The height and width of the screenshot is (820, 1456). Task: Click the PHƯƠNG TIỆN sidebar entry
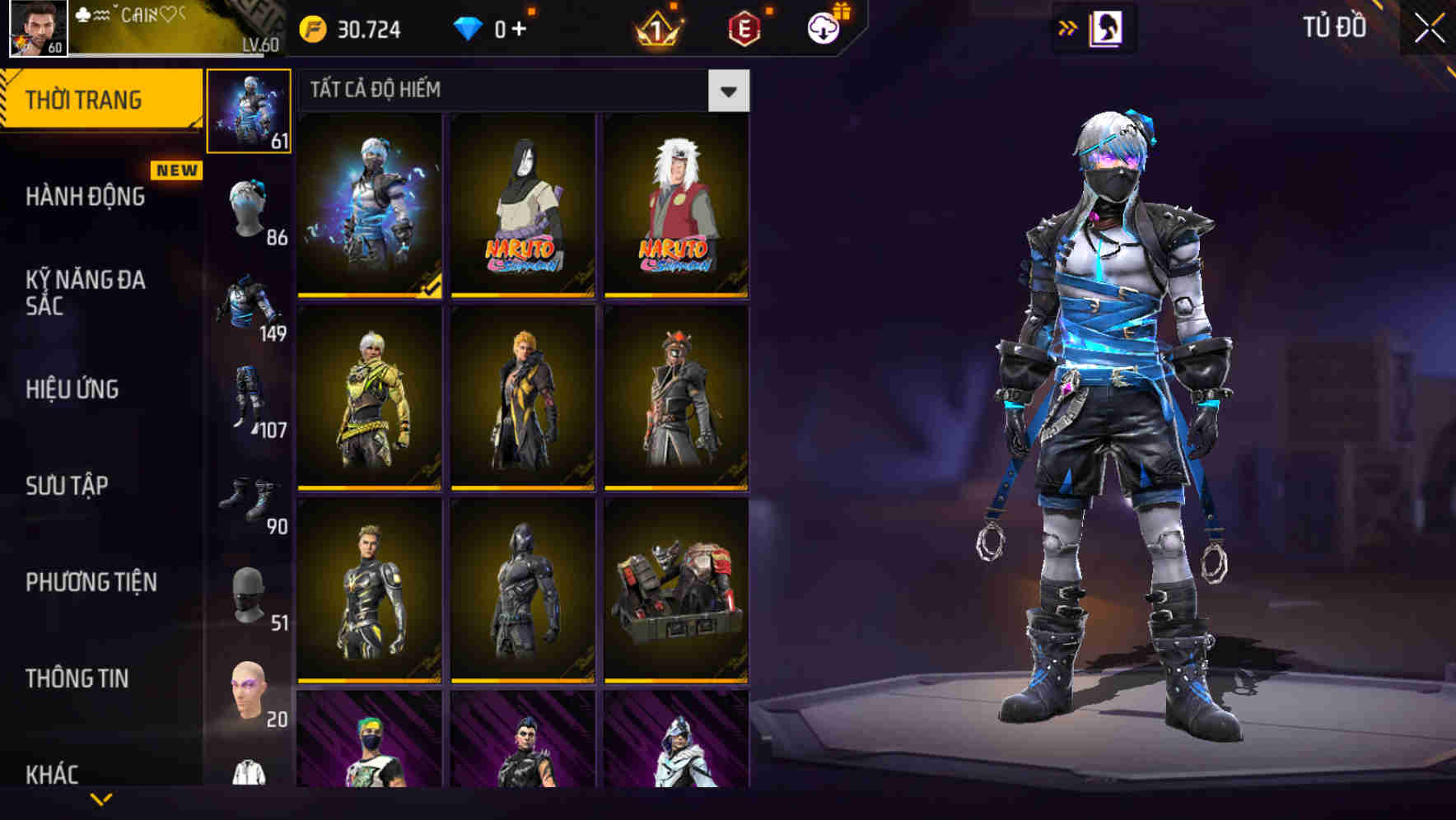(91, 582)
